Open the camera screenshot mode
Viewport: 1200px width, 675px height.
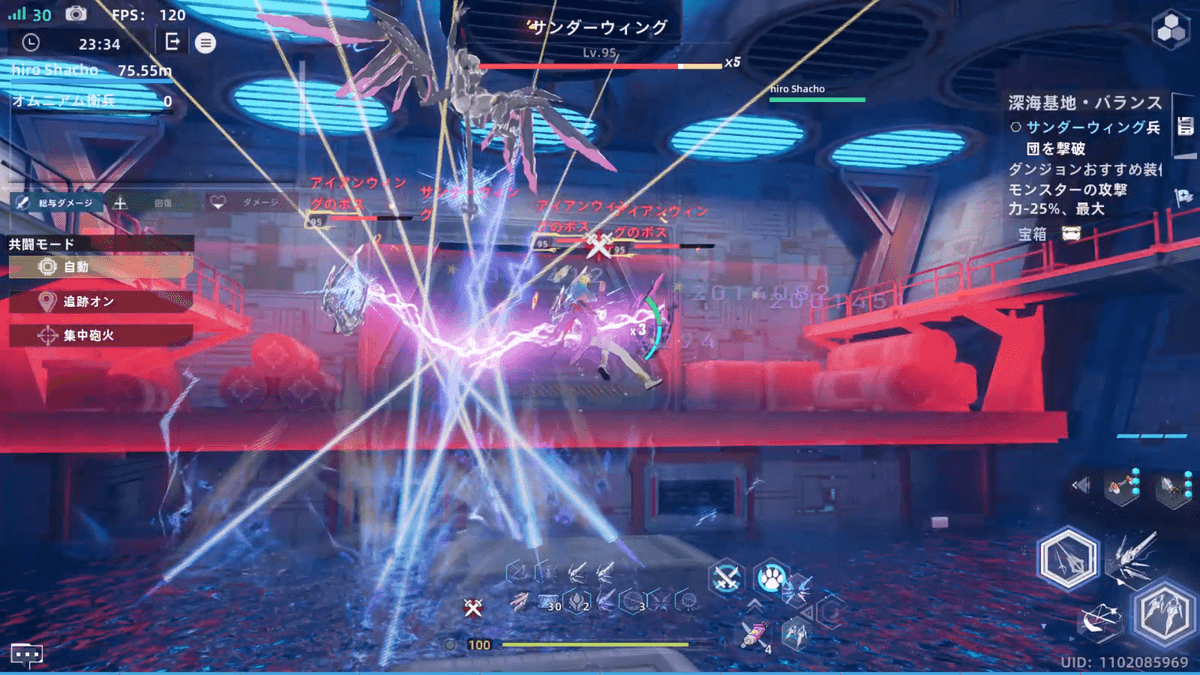tap(76, 14)
